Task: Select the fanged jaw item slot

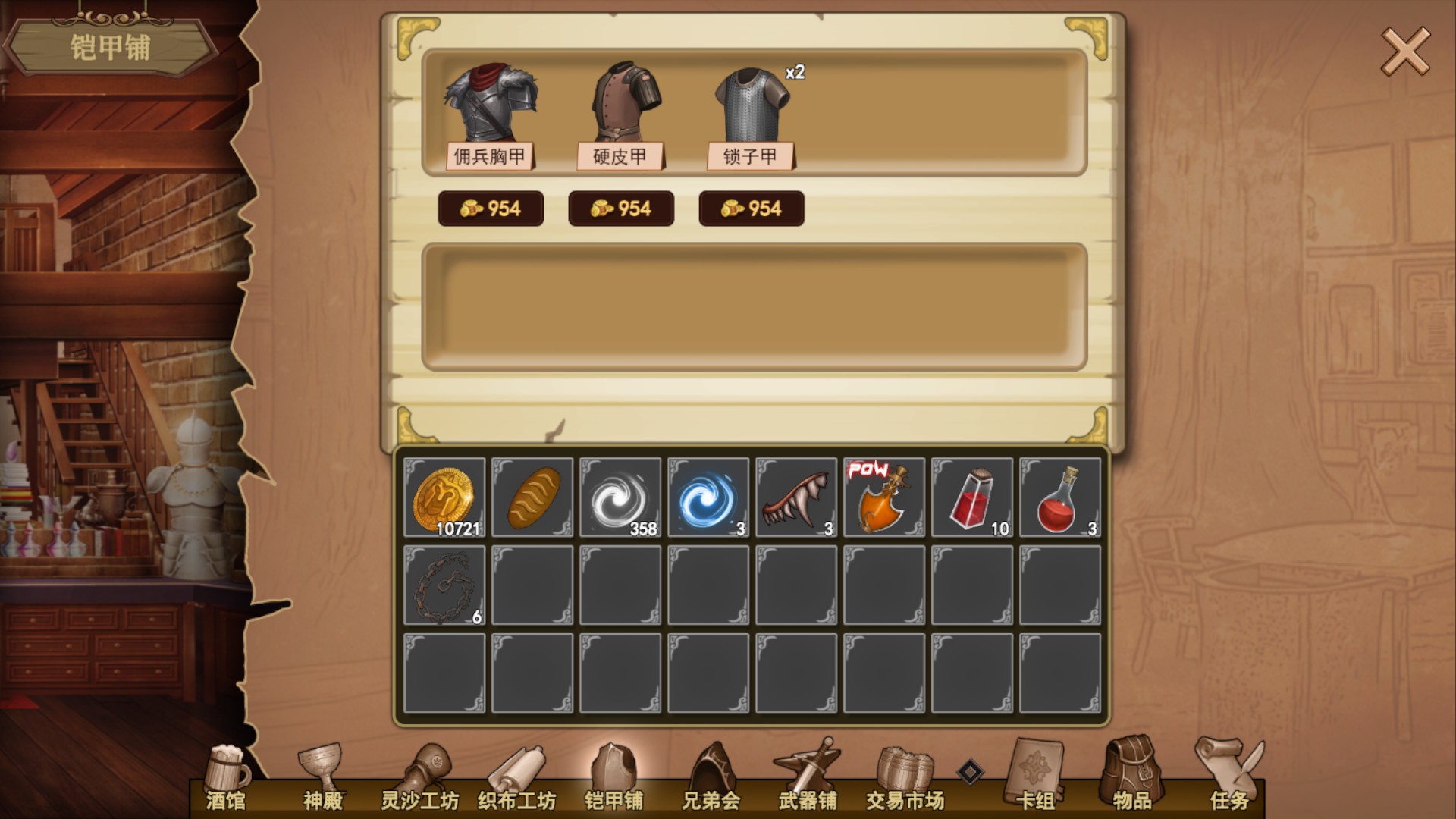Action: click(x=796, y=497)
